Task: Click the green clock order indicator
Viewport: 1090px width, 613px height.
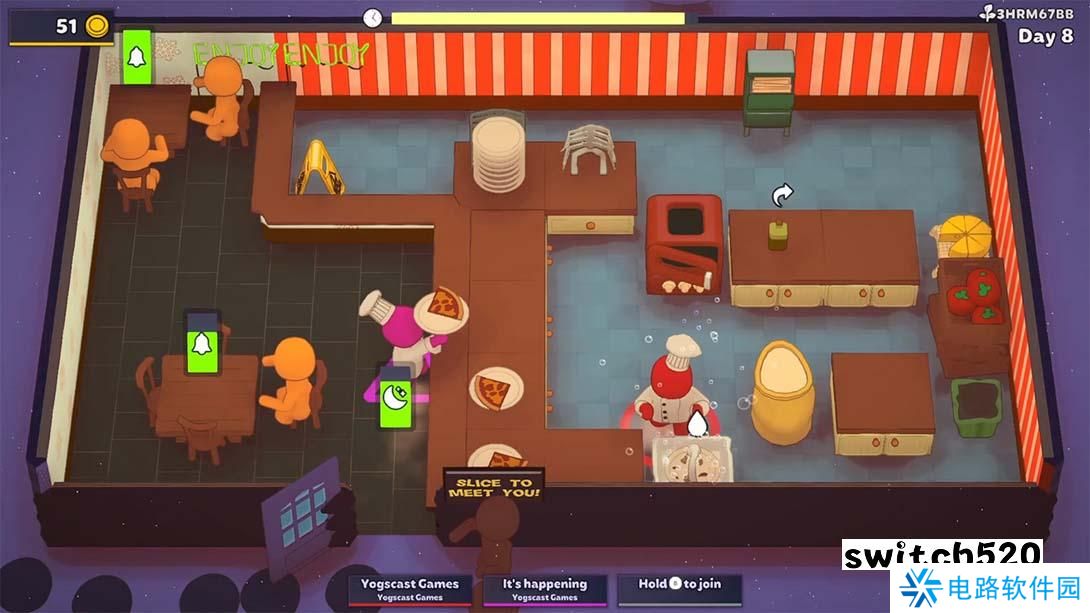Action: [x=396, y=398]
